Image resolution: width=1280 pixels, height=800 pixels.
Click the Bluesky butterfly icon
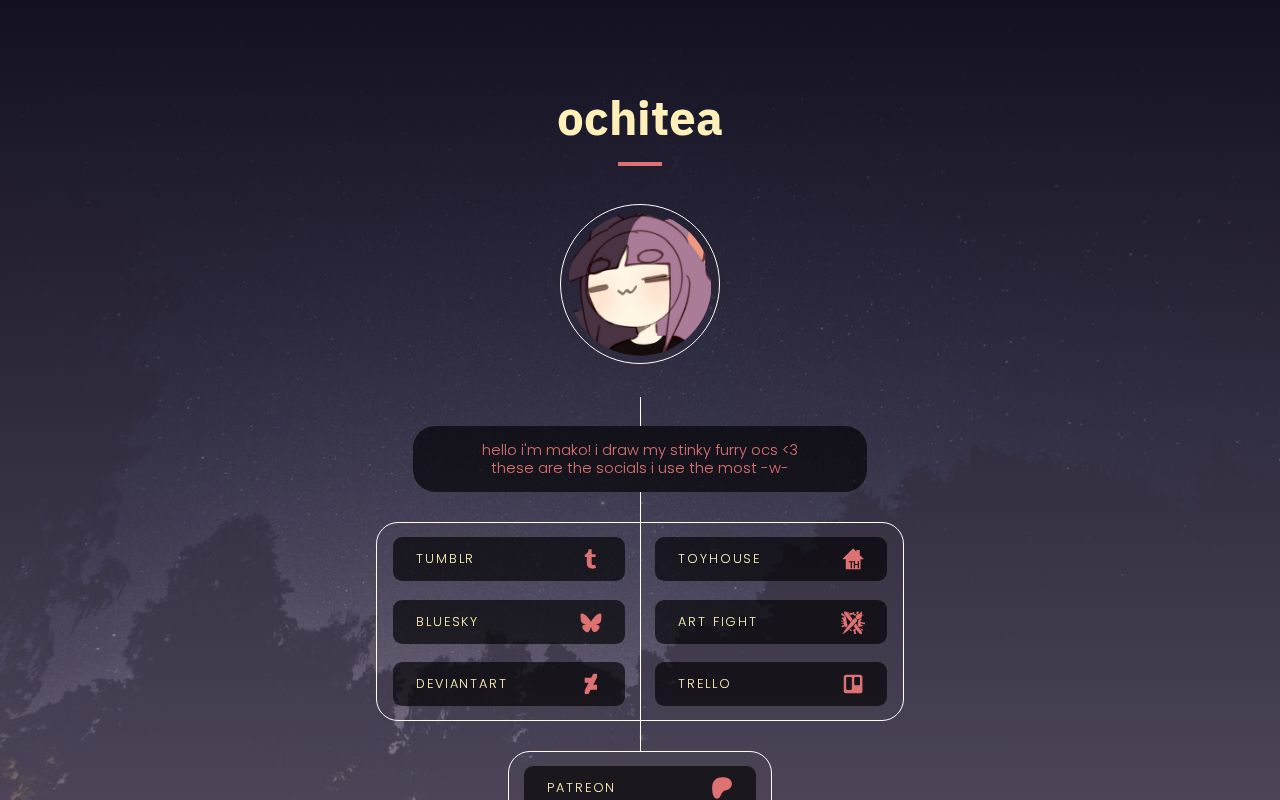[x=591, y=622]
